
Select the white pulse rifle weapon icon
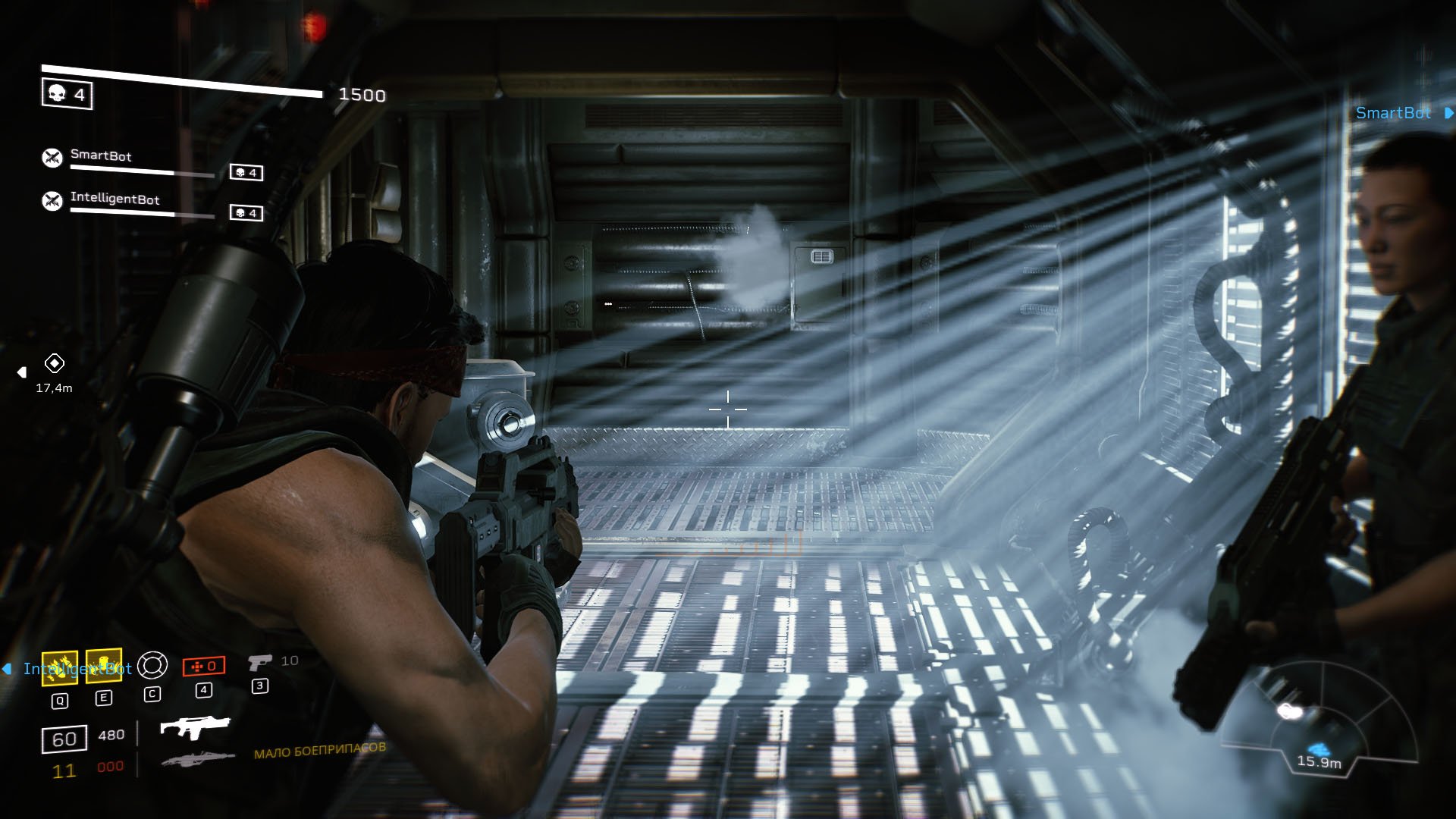195,727
